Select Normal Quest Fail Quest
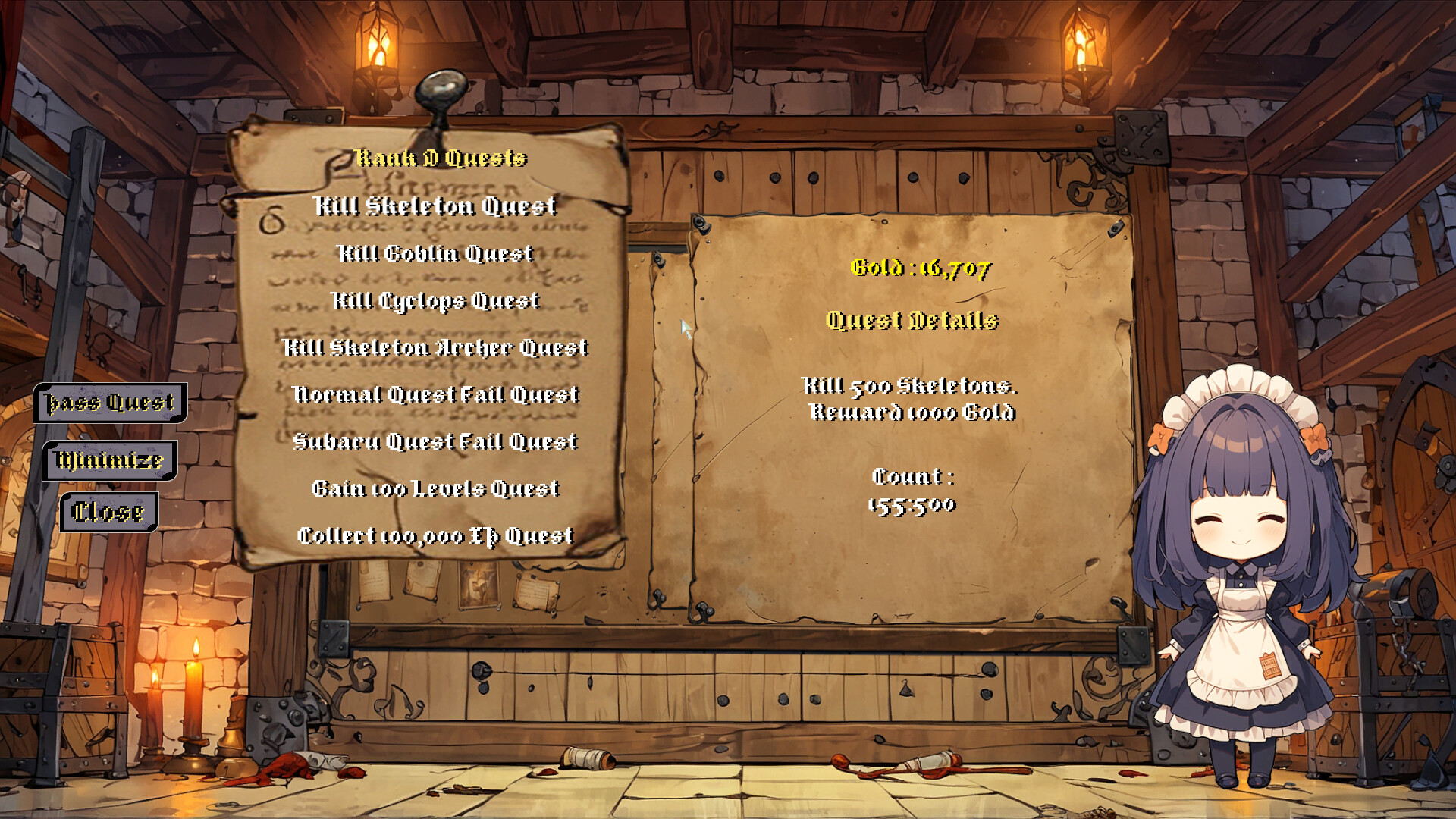The width and height of the screenshot is (1456, 819). [x=435, y=394]
